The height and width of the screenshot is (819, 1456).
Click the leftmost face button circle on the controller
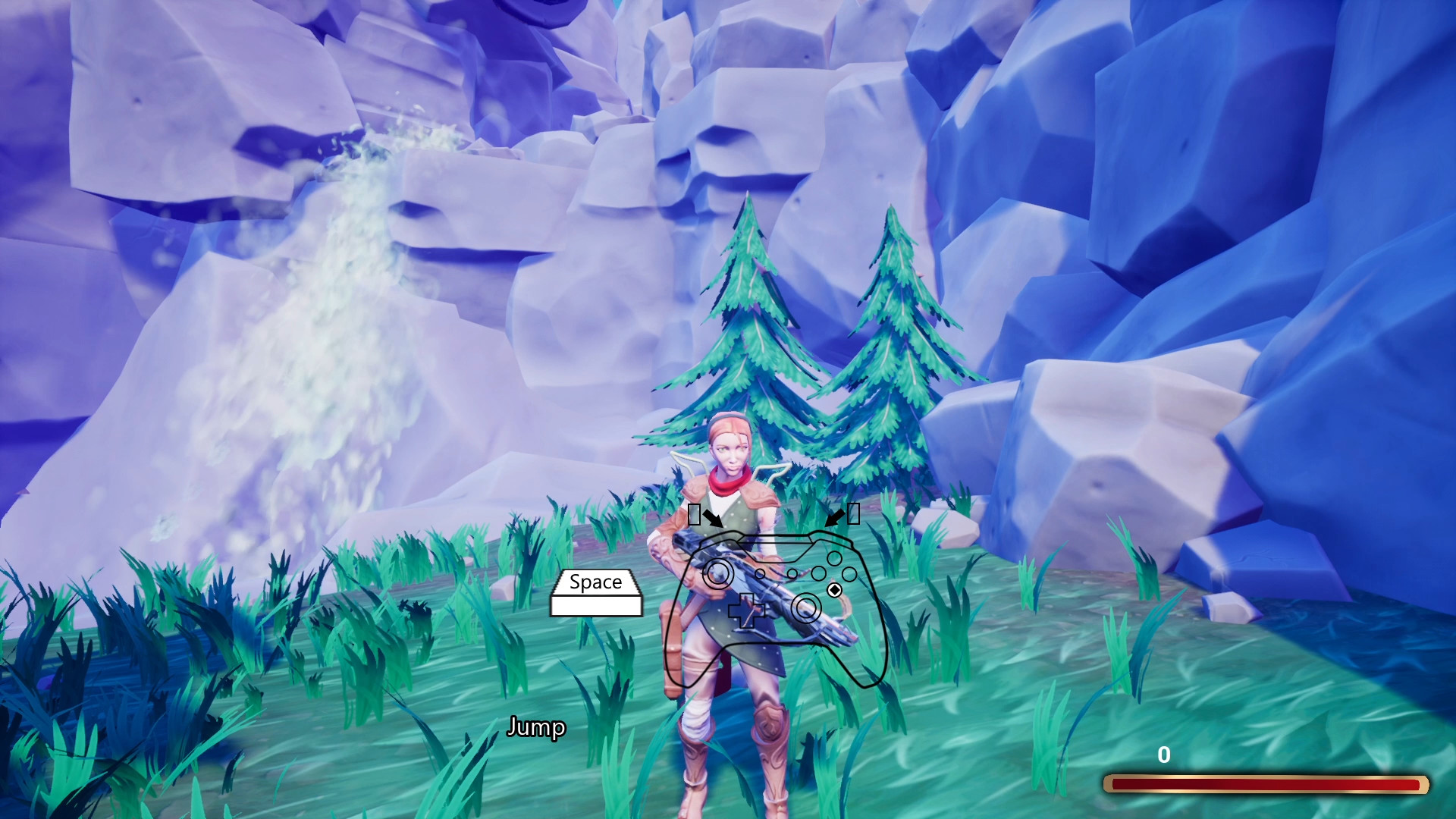point(818,573)
